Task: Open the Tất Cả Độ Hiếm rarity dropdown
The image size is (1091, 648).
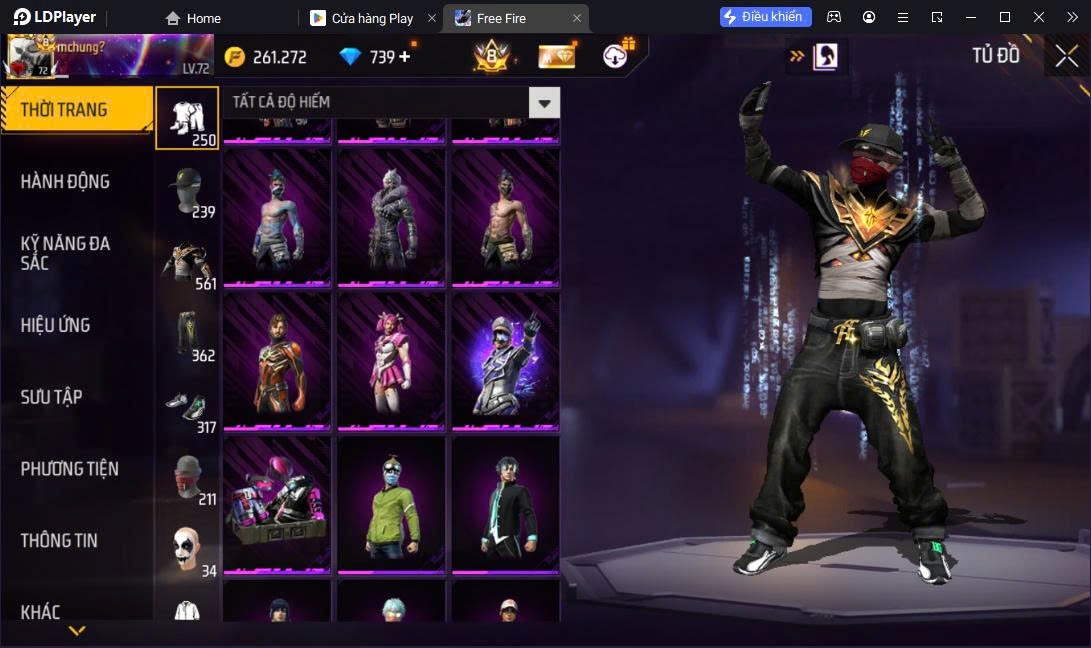Action: [544, 102]
